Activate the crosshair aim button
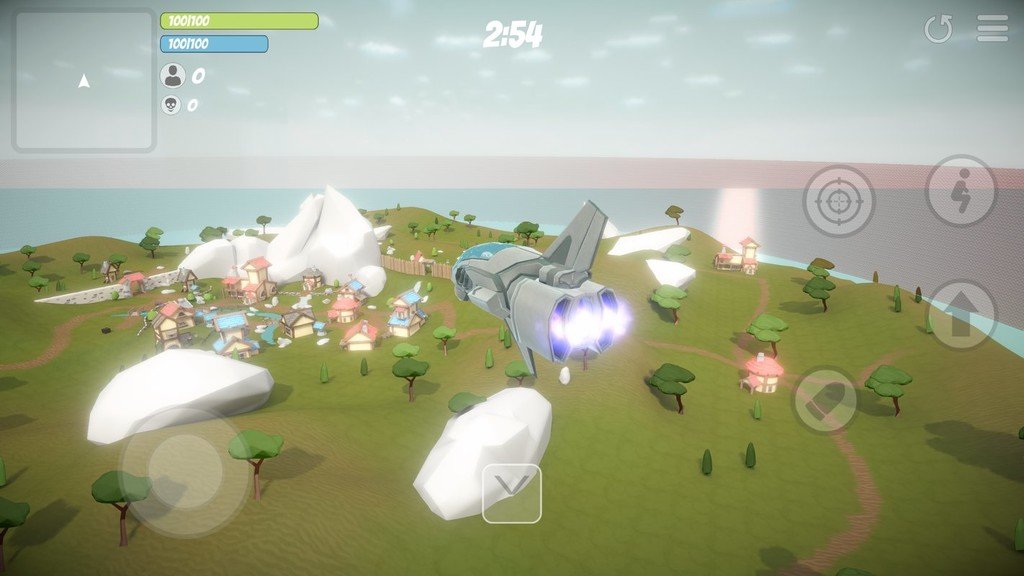The height and width of the screenshot is (576, 1024). 838,201
